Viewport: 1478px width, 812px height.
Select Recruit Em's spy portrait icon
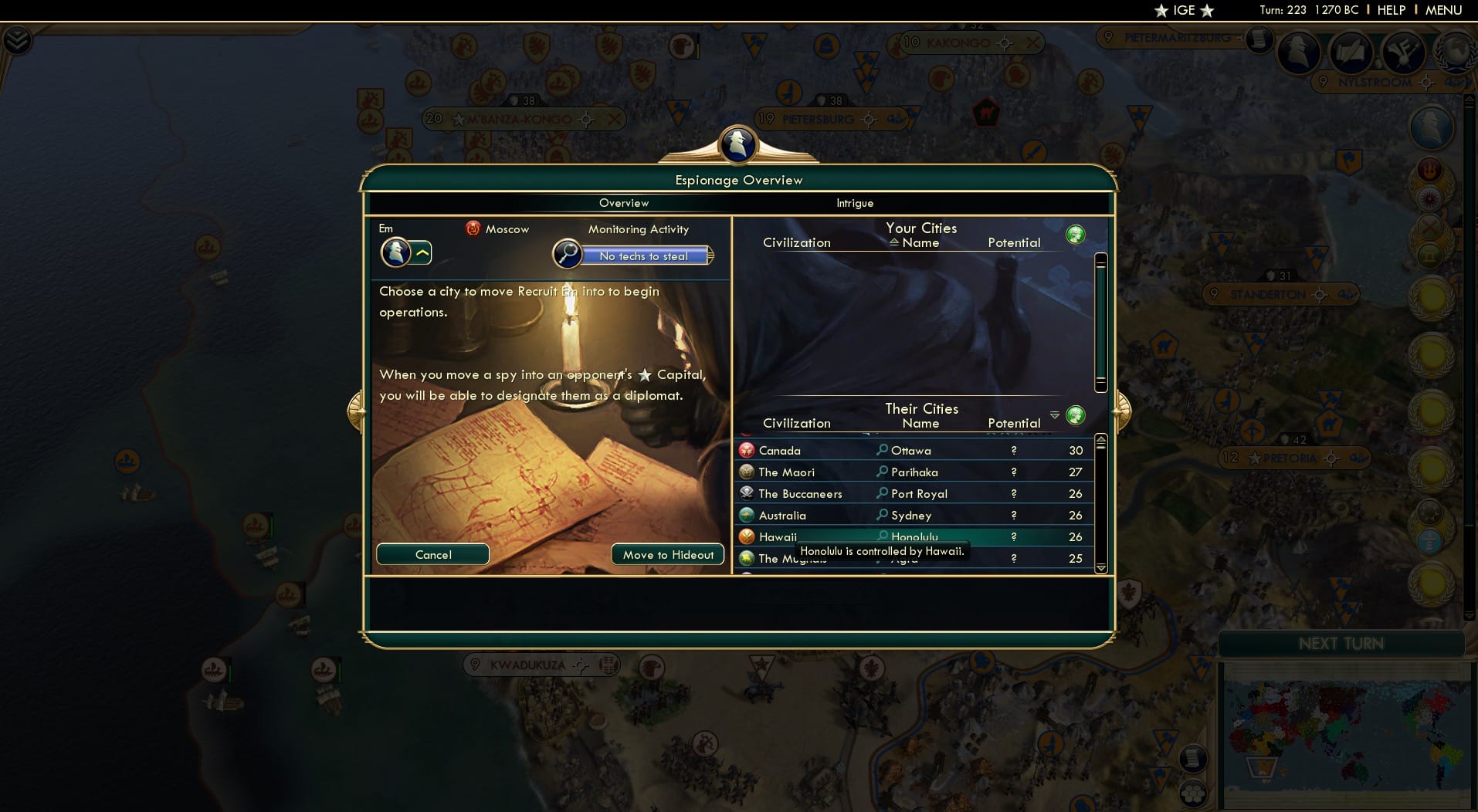coord(395,252)
